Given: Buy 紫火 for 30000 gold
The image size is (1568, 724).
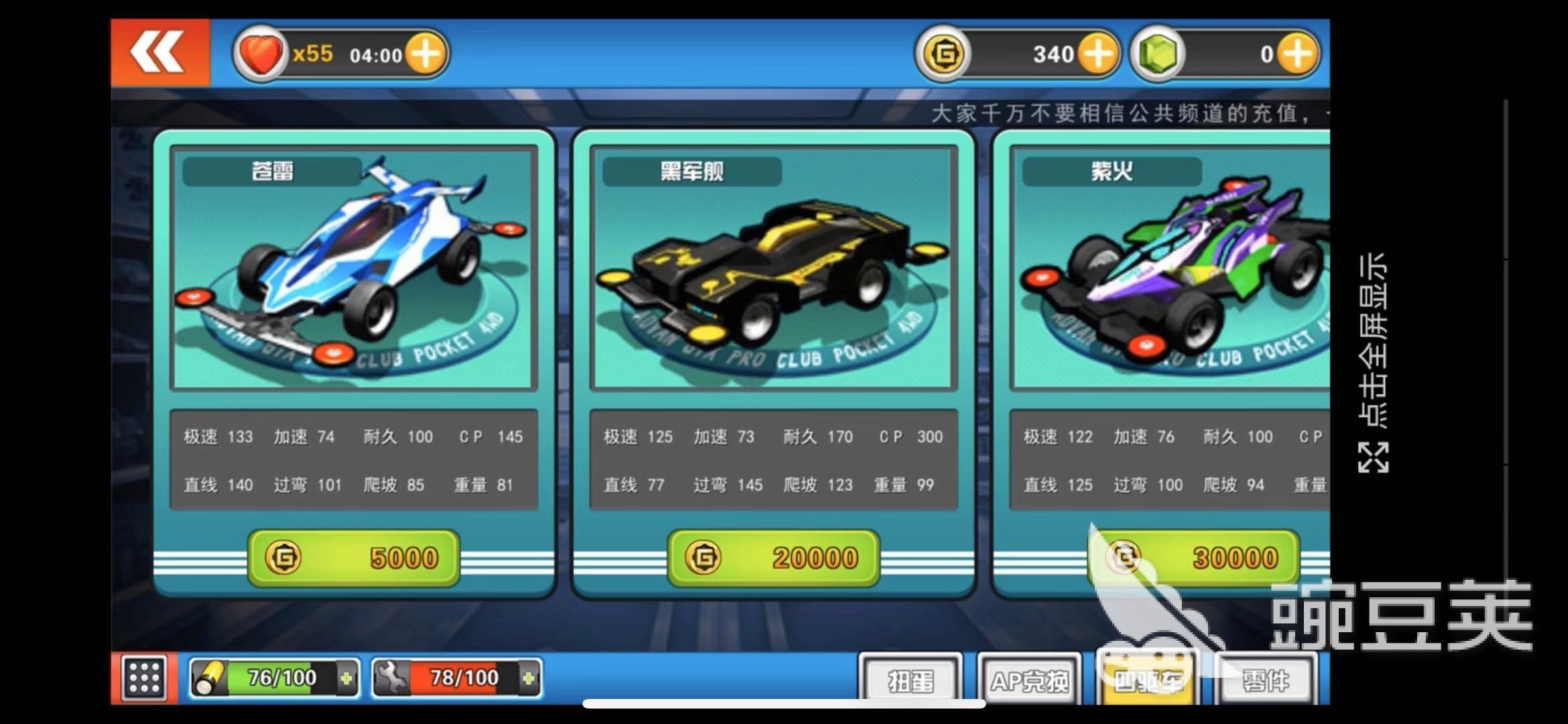Looking at the screenshot, I should 1193,558.
